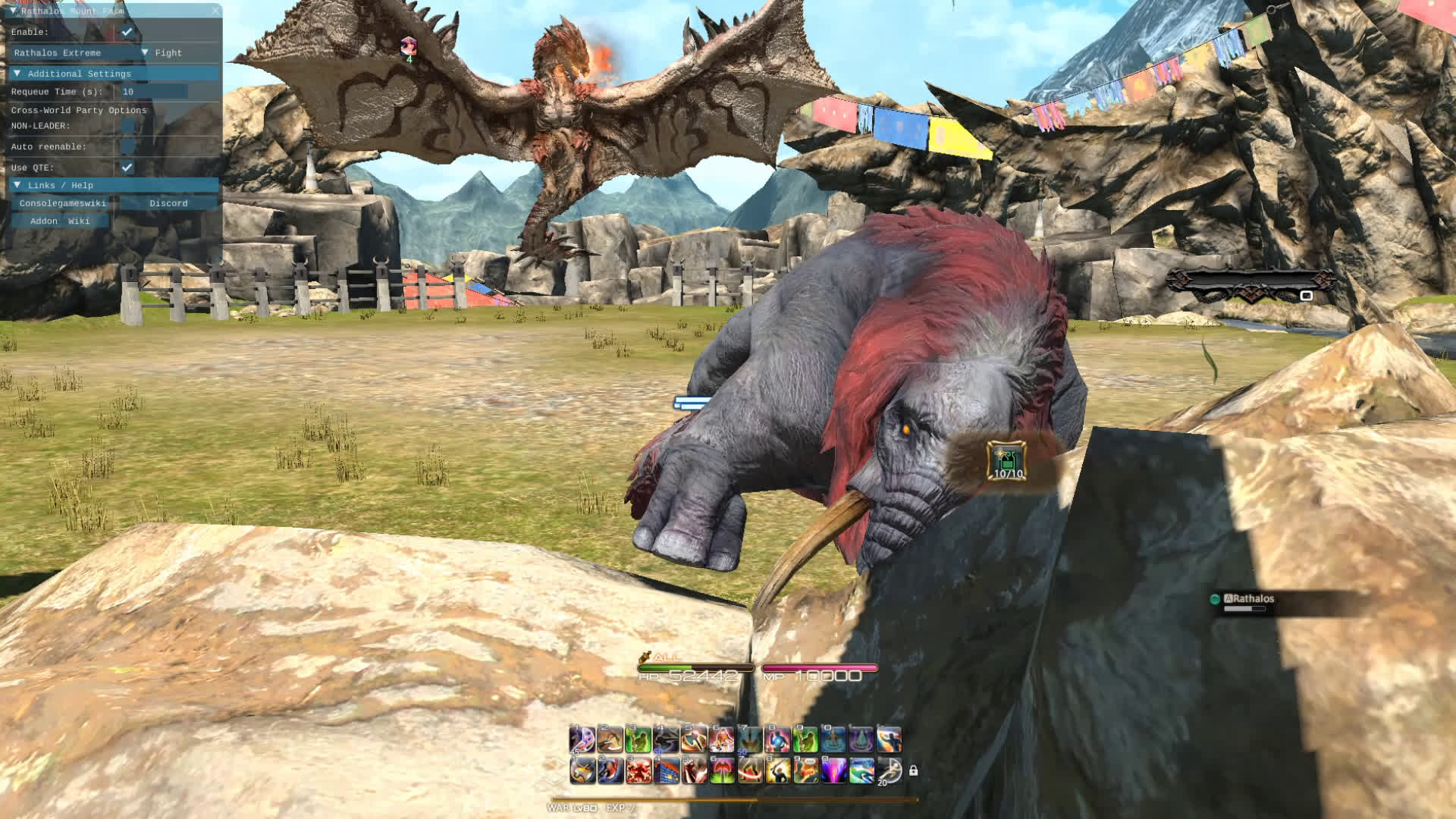Activate the green ocean wave ability
The image size is (1456, 819).
pos(861,770)
